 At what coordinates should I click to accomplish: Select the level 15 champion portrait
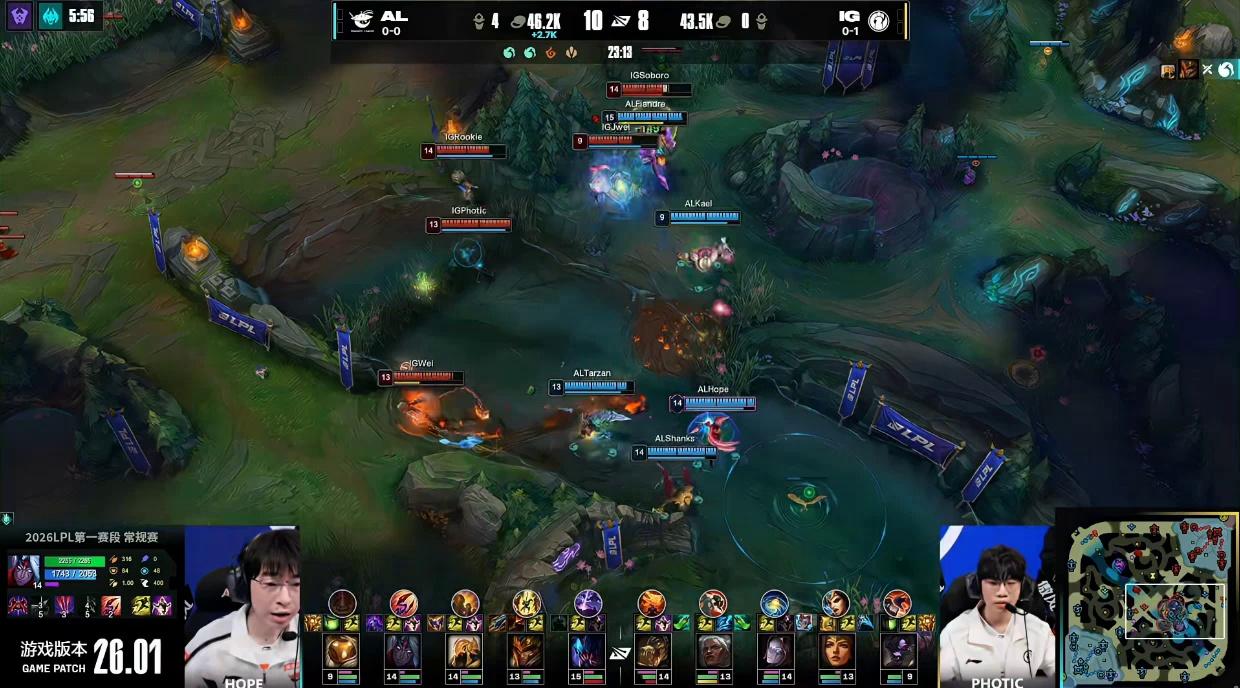pyautogui.click(x=587, y=651)
